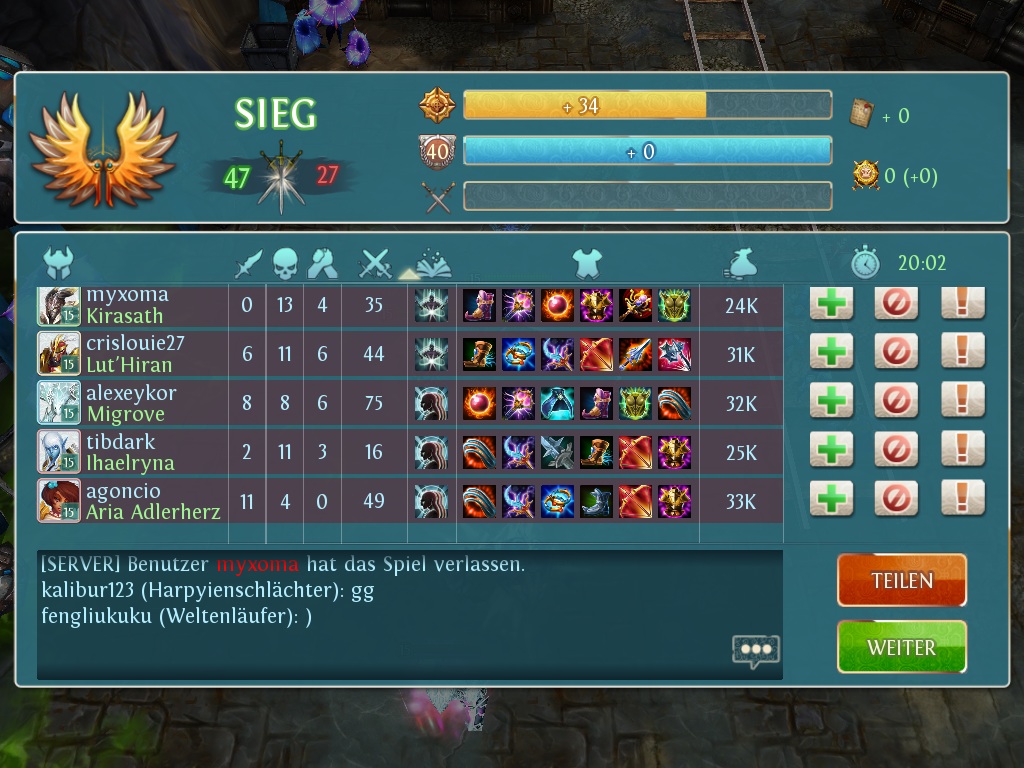Add agoncio as friend with green plus
Screen dimensions: 1024x768
[x=831, y=500]
